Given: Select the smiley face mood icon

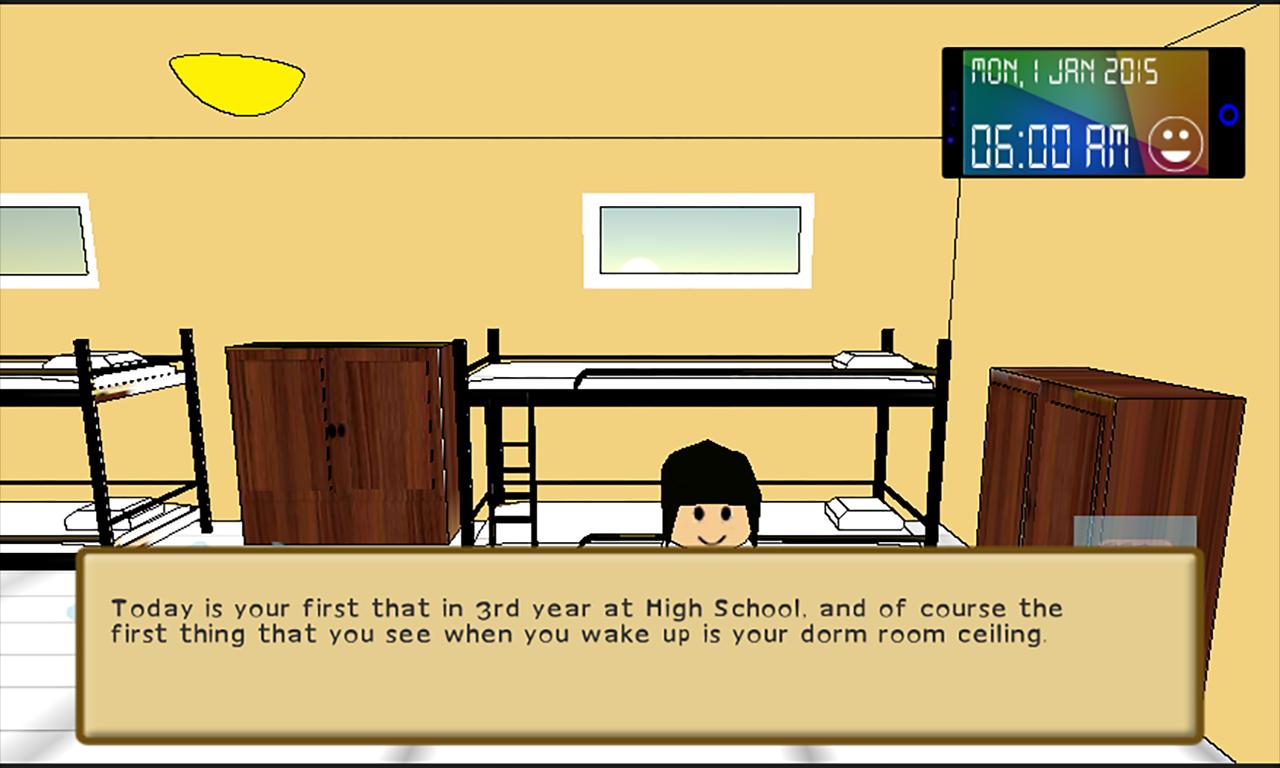Looking at the screenshot, I should (x=1175, y=145).
